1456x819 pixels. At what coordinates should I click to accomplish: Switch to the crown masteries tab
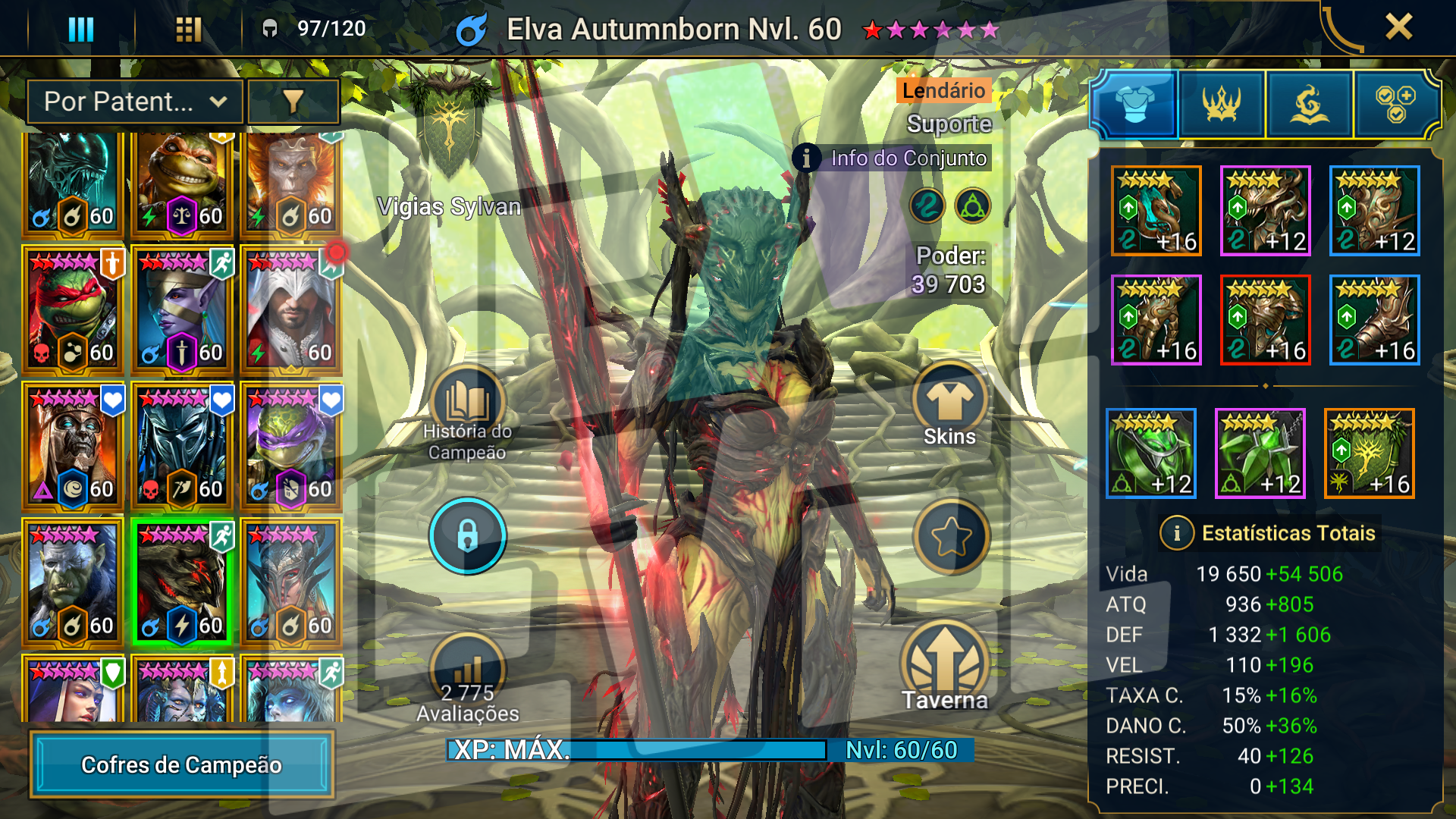tap(1222, 105)
